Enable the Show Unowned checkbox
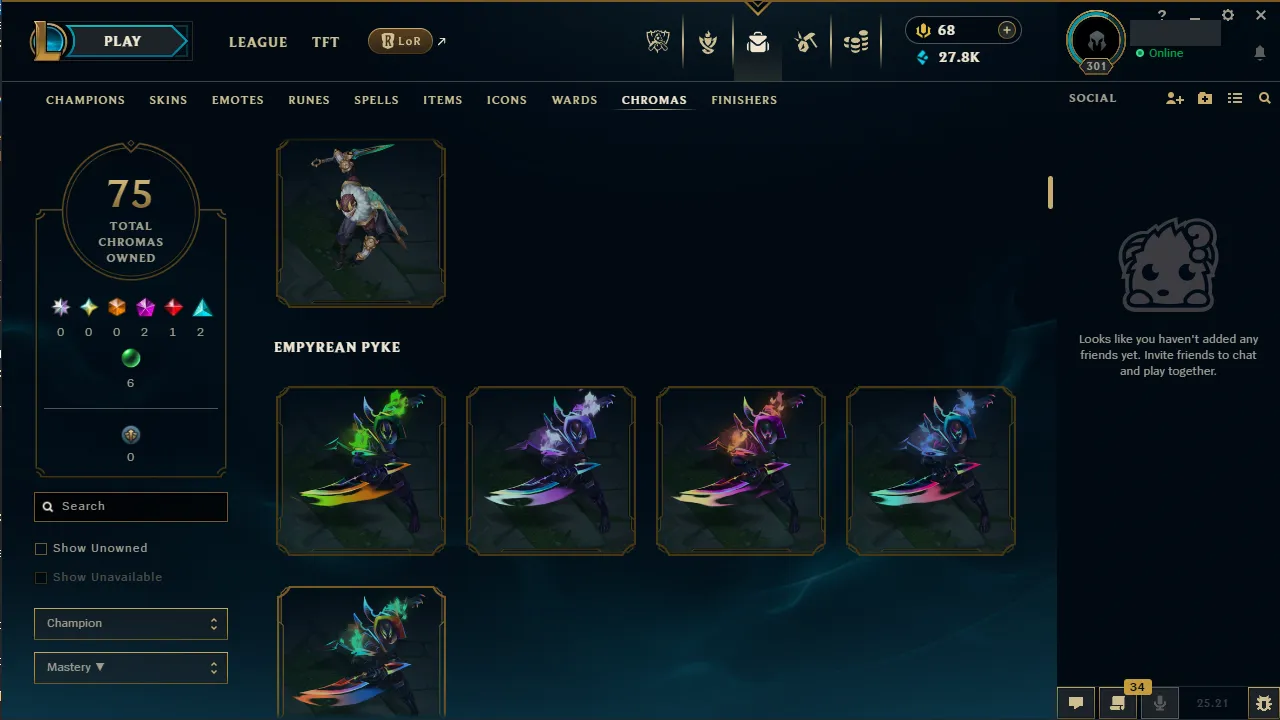 coord(41,548)
